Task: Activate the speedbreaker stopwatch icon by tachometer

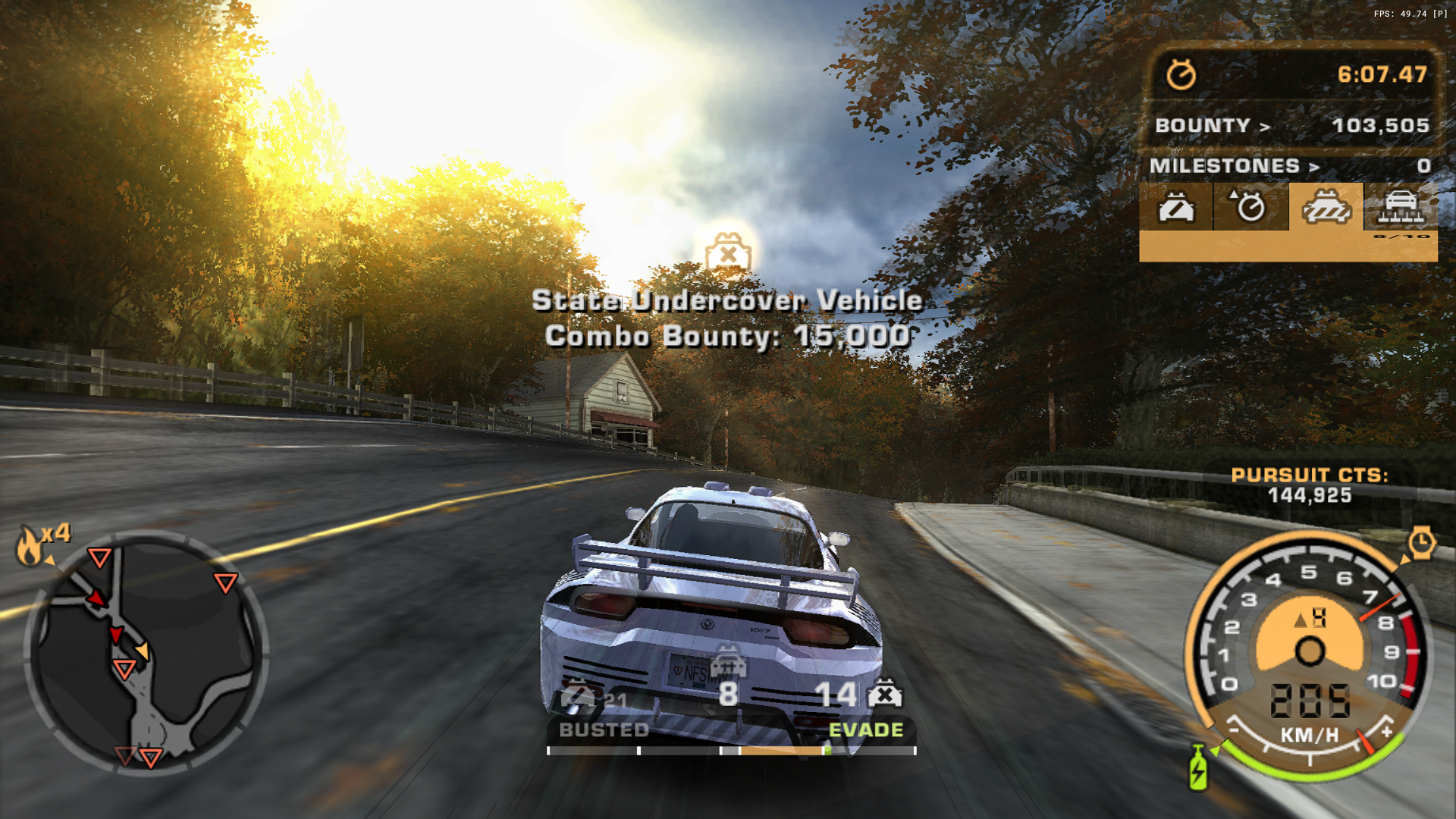Action: (x=1421, y=543)
